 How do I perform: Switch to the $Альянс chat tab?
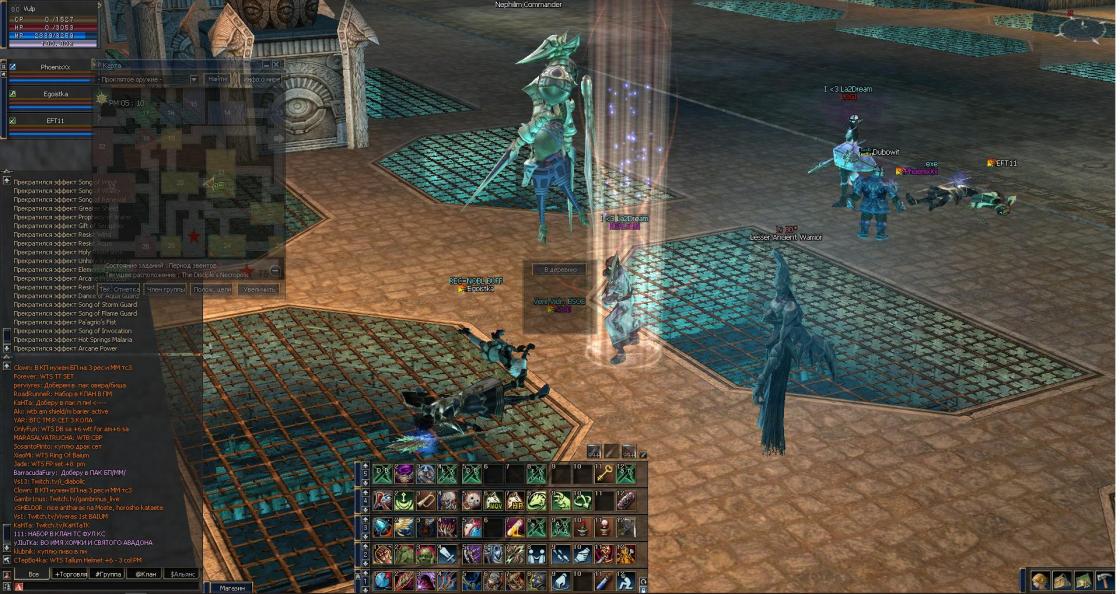pyautogui.click(x=182, y=575)
